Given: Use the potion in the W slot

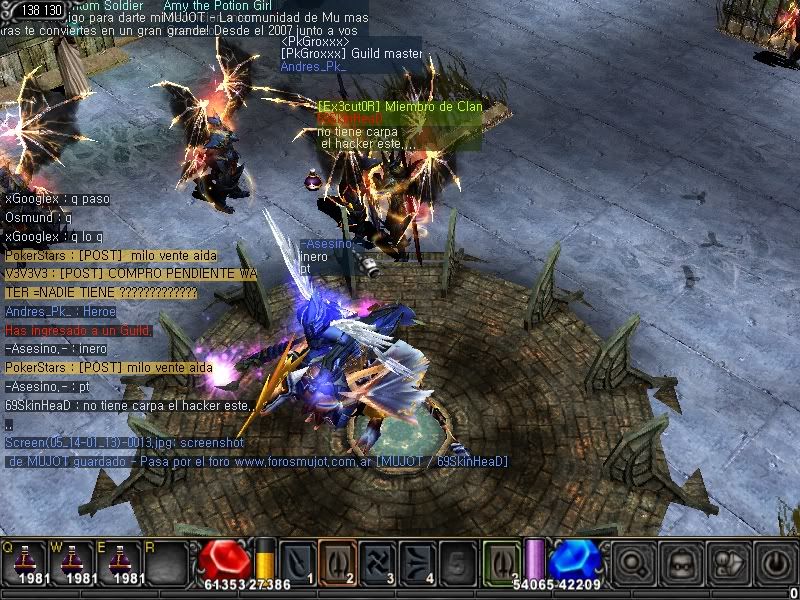Looking at the screenshot, I should point(74,560).
